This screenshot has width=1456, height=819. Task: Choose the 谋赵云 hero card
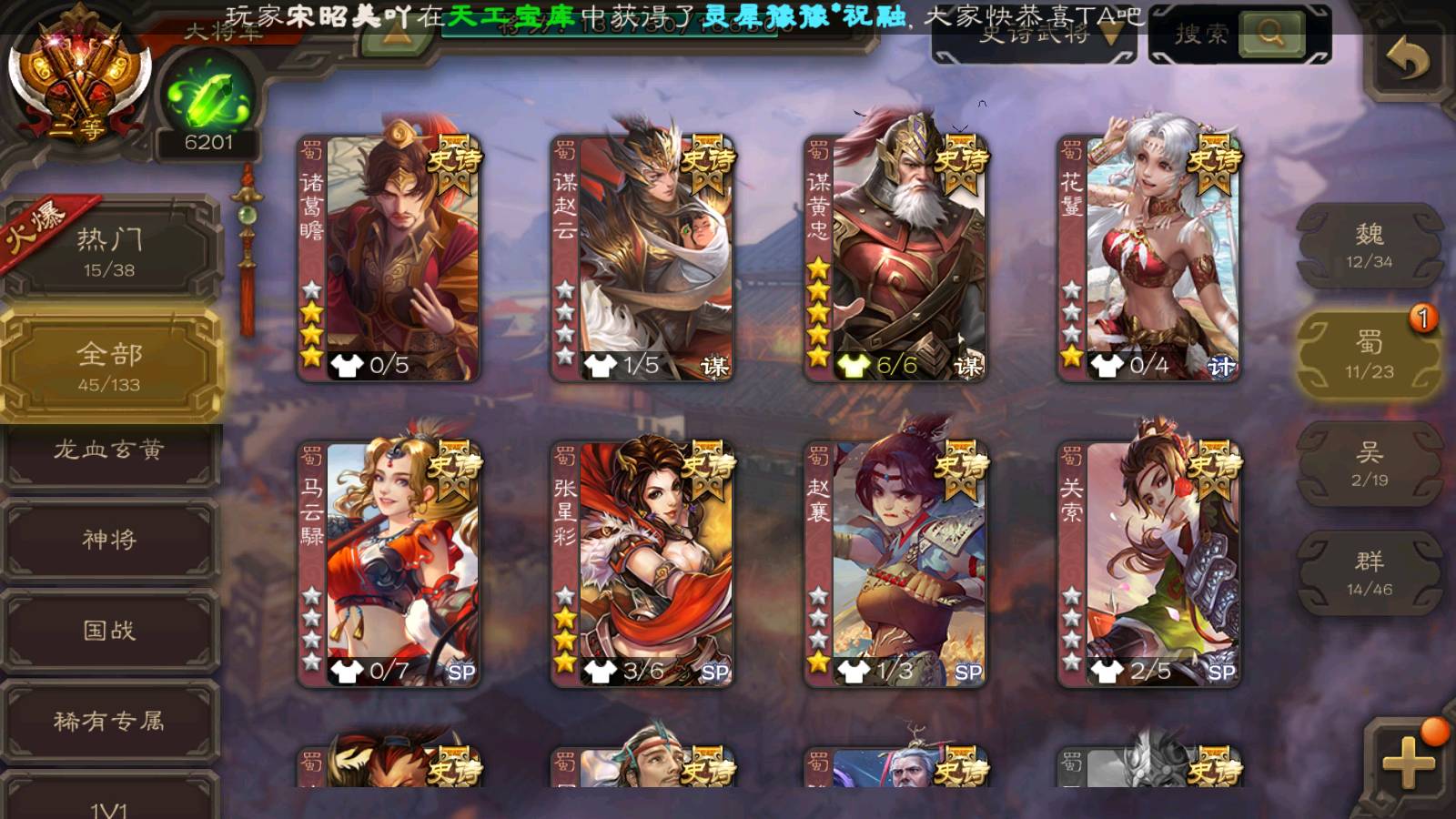(642, 259)
